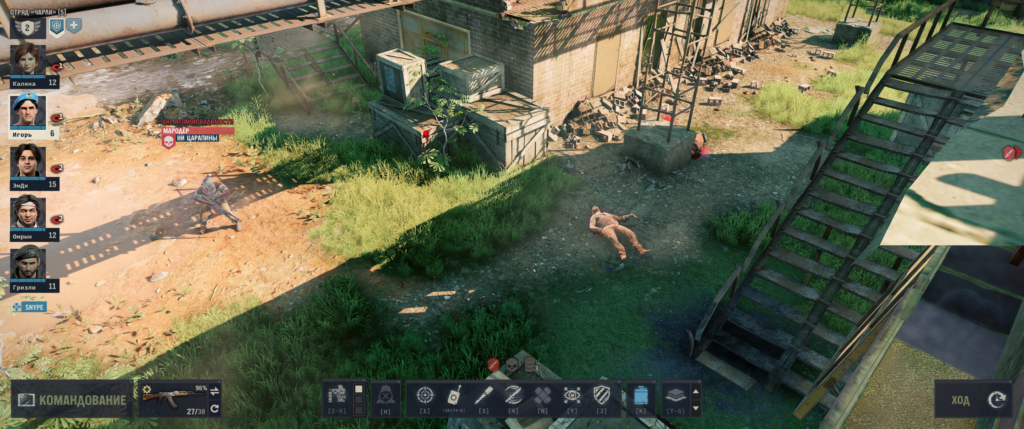Activate the striped shield defense action
Screen dimensions: 1024x429
pos(601,396)
